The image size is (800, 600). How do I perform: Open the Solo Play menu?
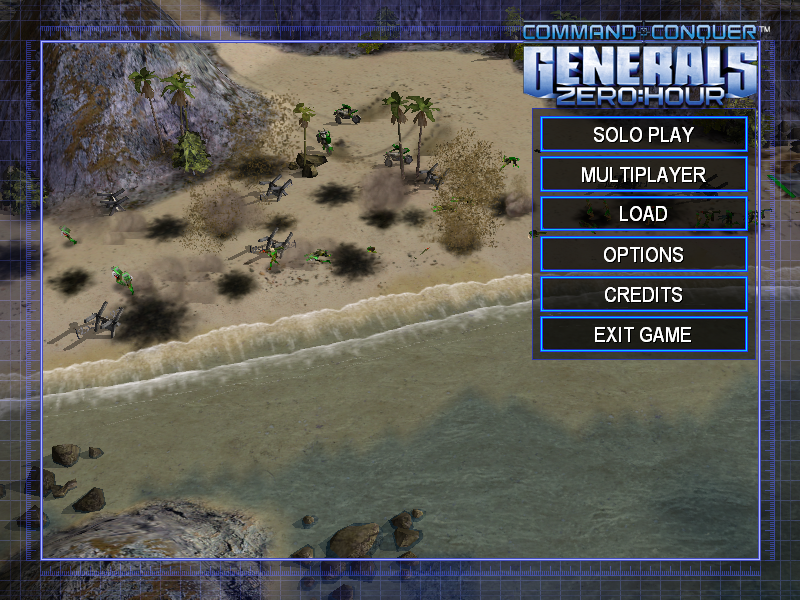pos(643,134)
